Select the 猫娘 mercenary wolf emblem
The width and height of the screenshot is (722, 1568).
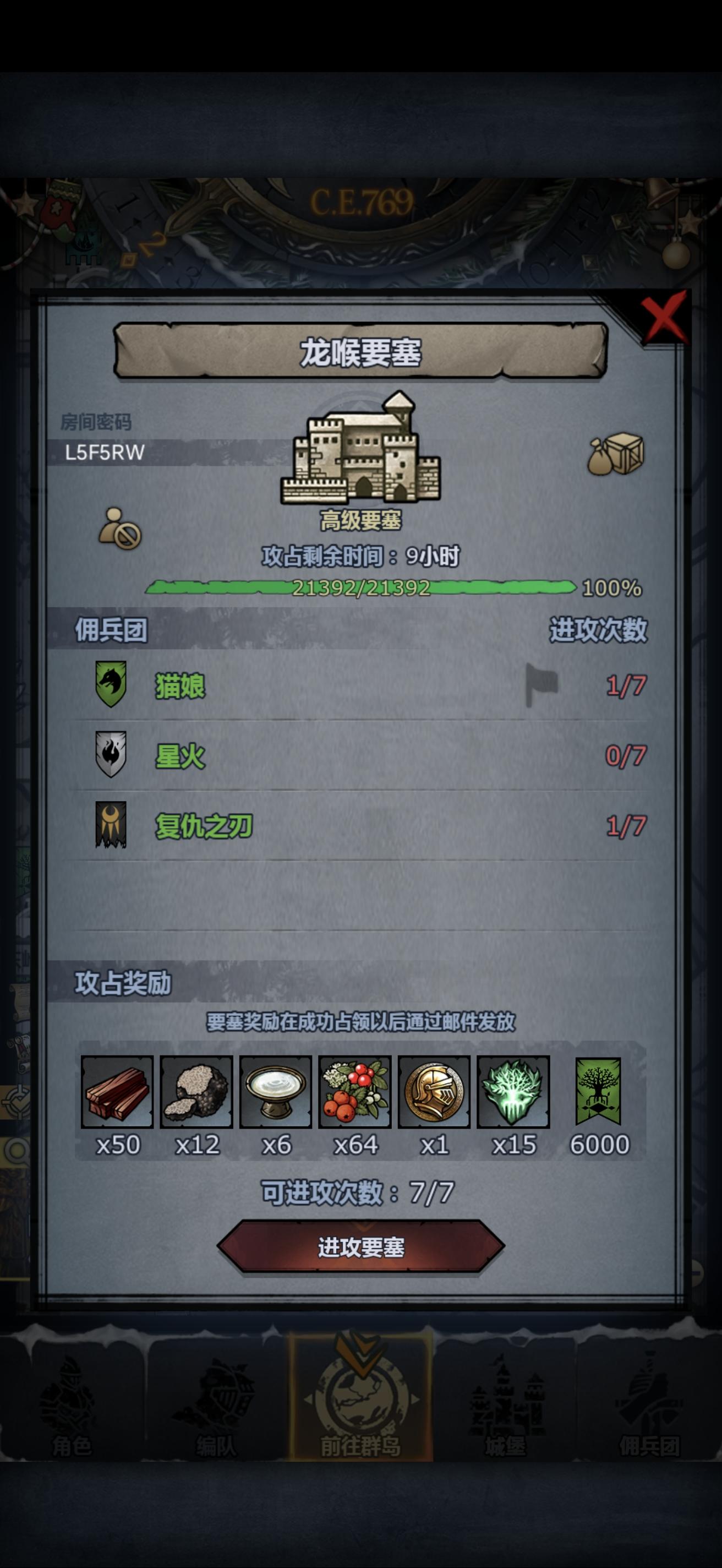click(x=111, y=685)
